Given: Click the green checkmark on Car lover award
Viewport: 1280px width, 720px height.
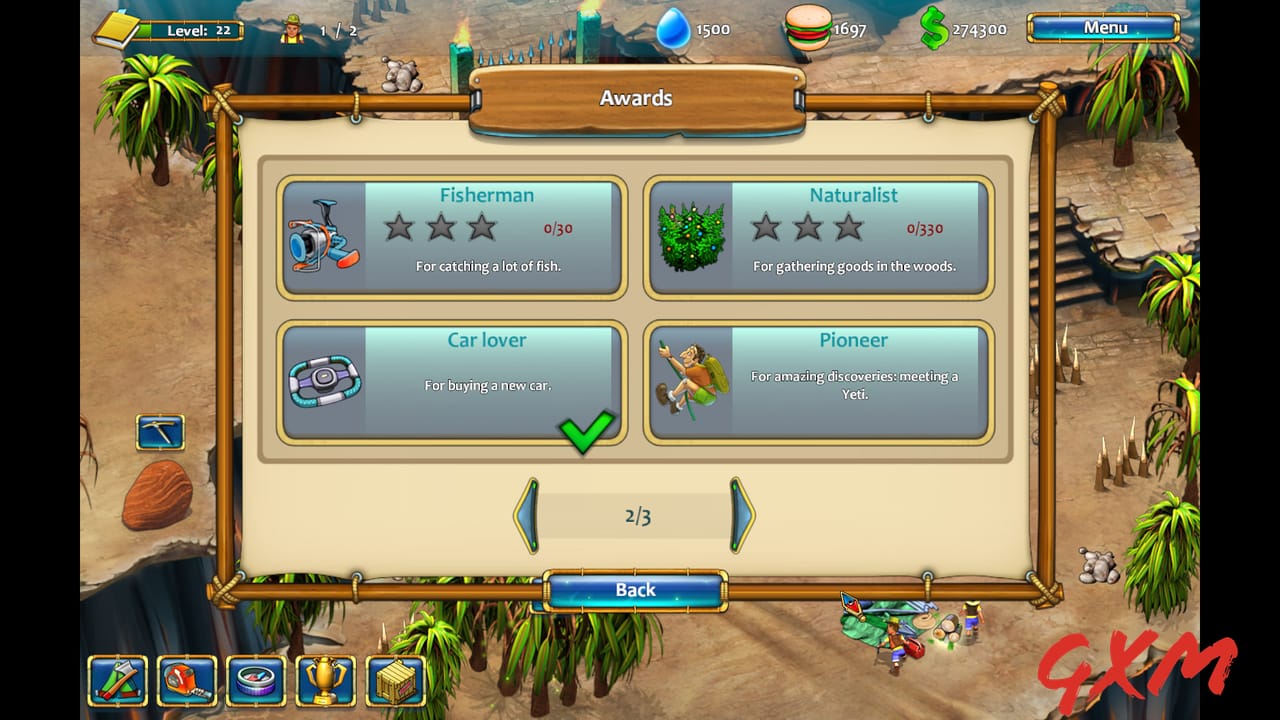Looking at the screenshot, I should pos(586,432).
